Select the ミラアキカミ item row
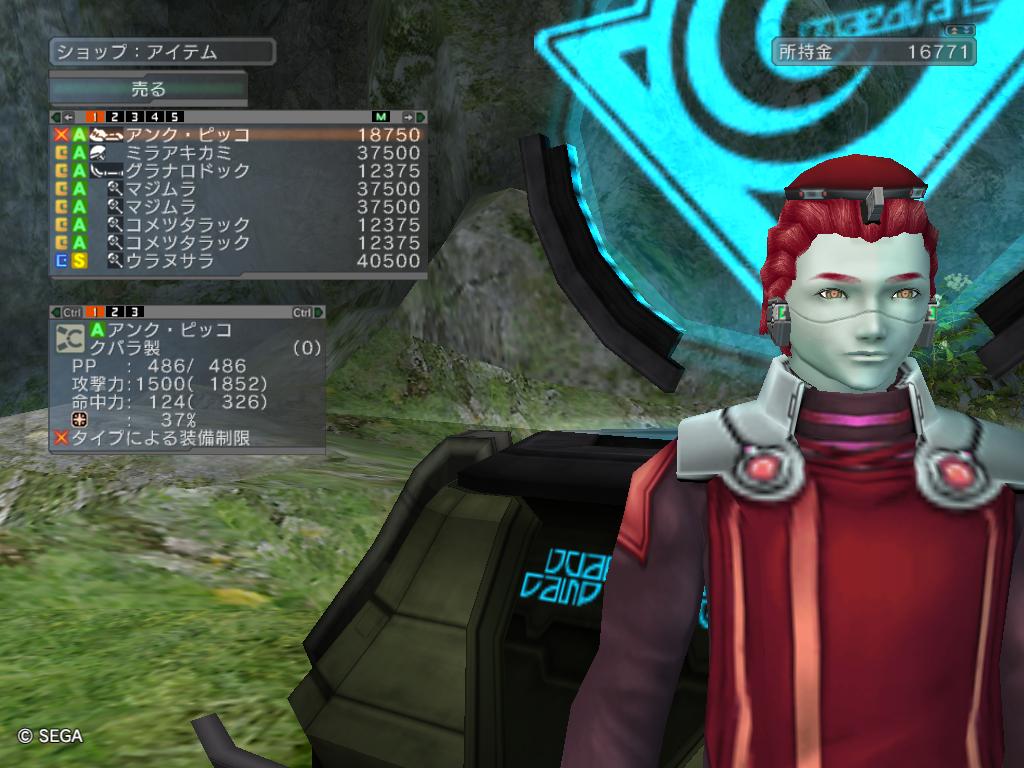The height and width of the screenshot is (768, 1024). (238, 152)
